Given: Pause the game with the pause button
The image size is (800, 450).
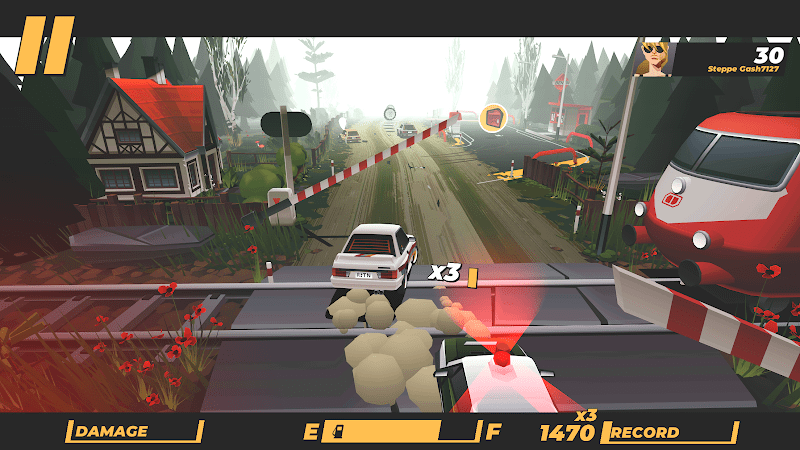Looking at the screenshot, I should coord(45,44).
